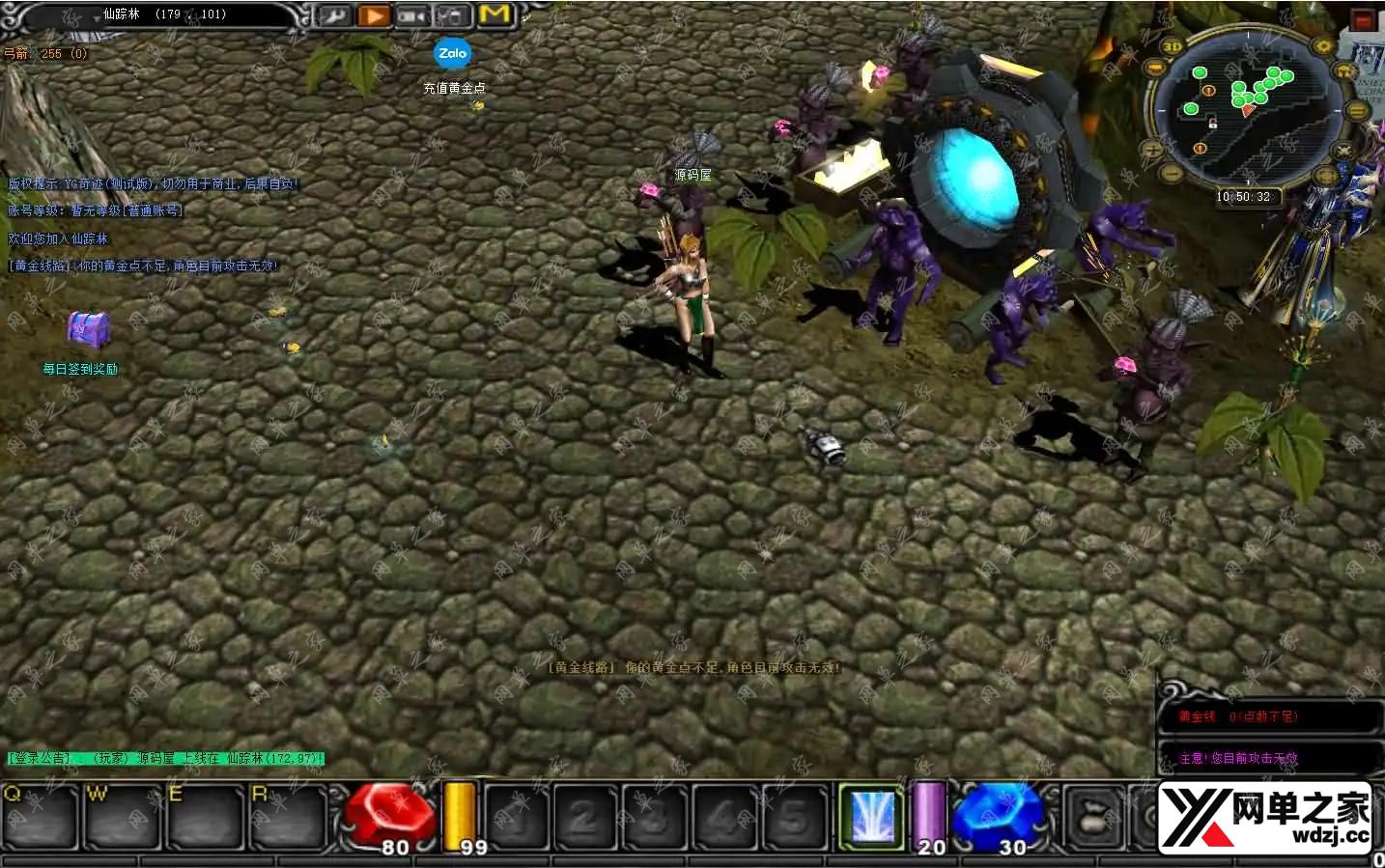Select the W skill hotkey slot
The image size is (1385, 868).
click(121, 817)
